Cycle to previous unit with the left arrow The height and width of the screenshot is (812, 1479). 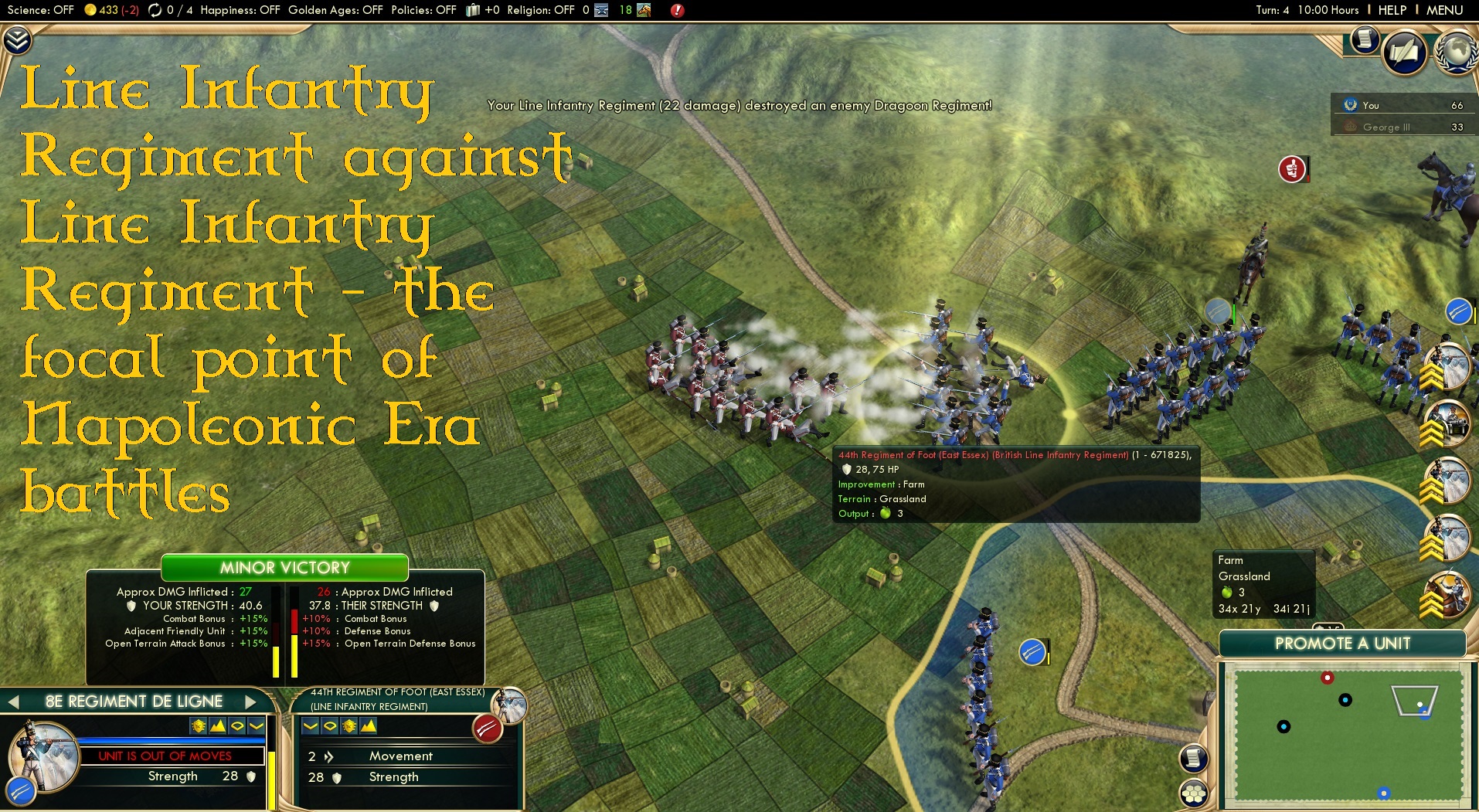15,702
